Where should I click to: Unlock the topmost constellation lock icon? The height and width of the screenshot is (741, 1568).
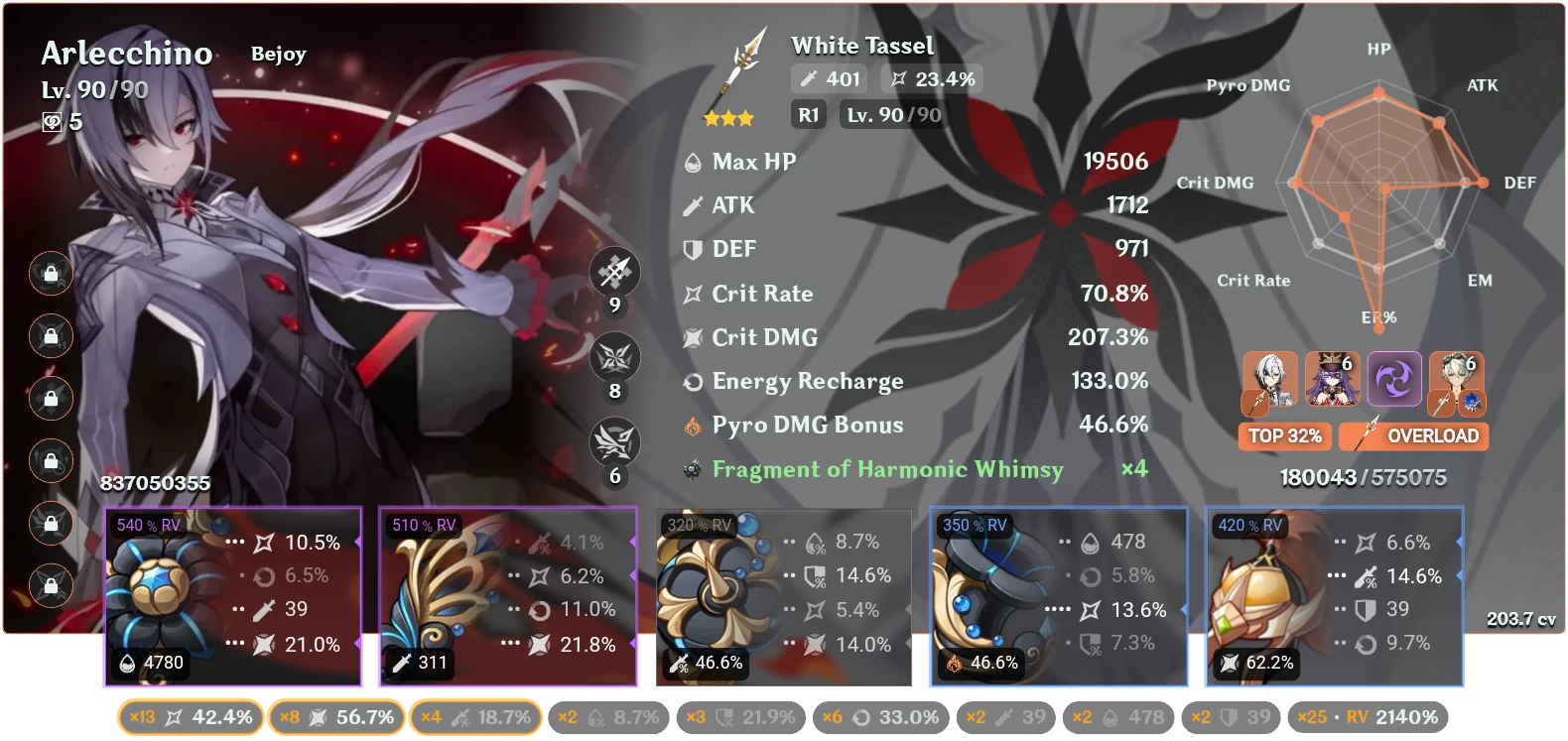coord(50,275)
